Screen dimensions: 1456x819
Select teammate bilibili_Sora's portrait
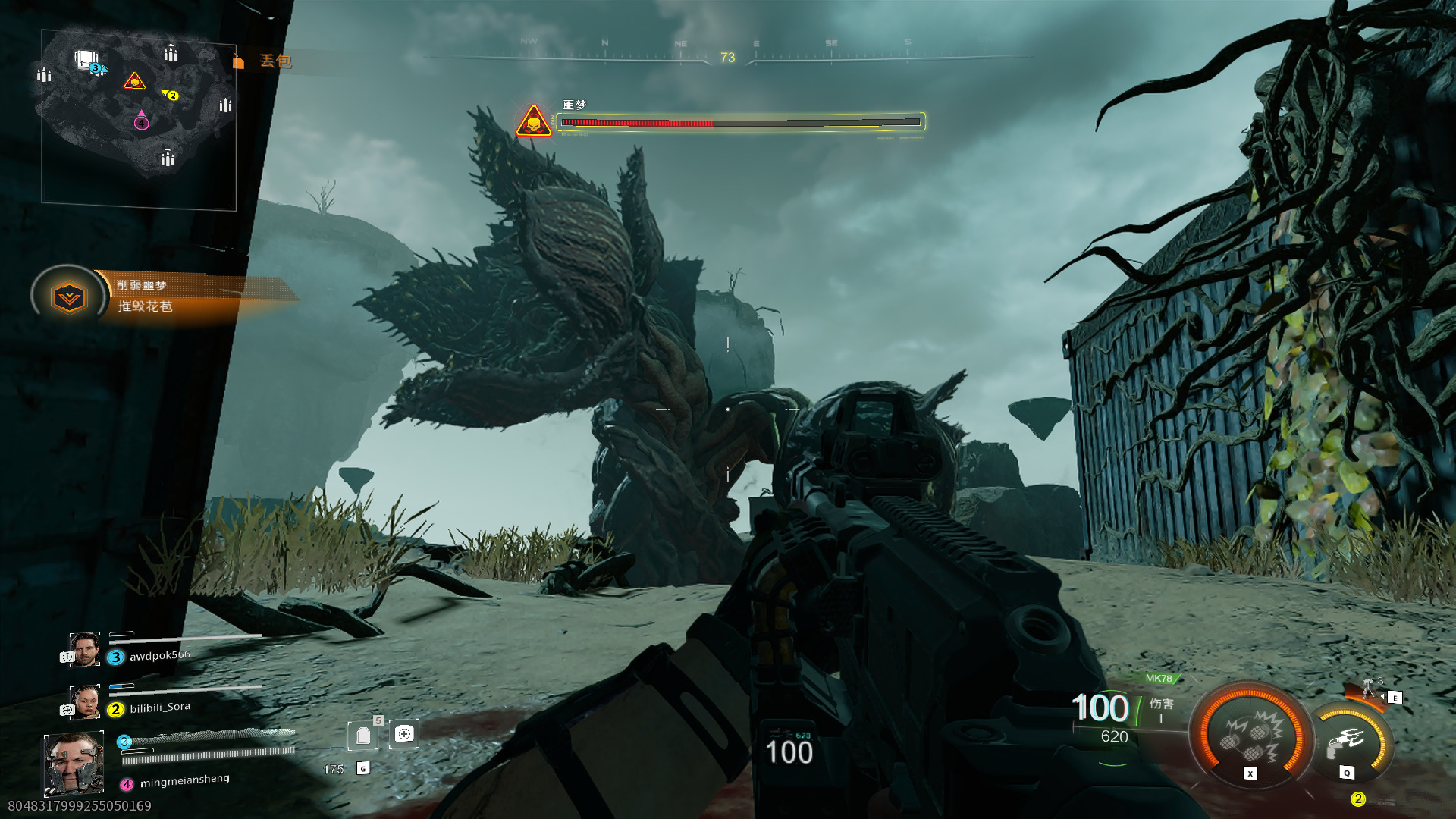84,701
